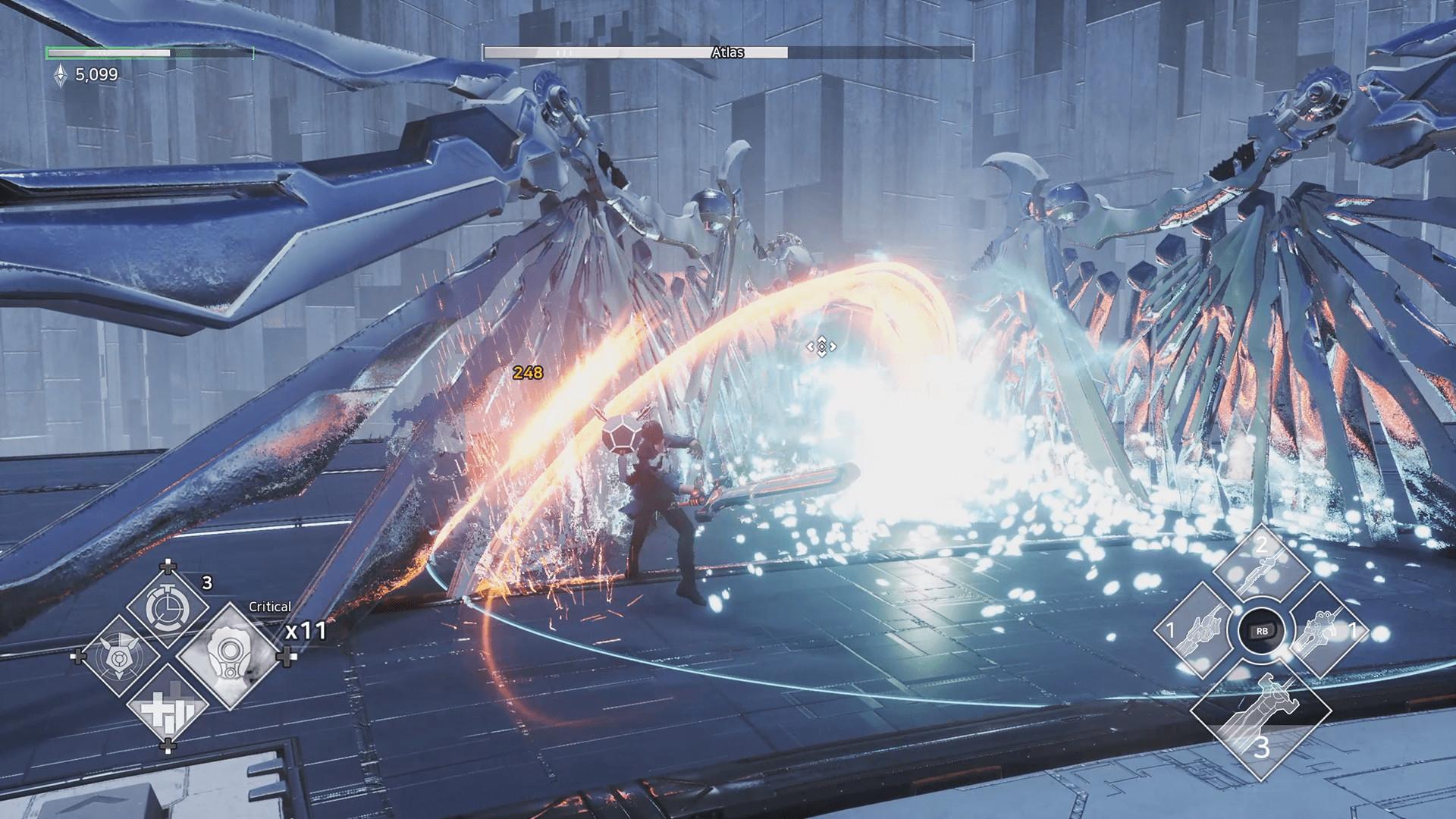This screenshot has height=819, width=1456.
Task: Trigger the healing plus-sign skill icon
Action: coord(168,709)
